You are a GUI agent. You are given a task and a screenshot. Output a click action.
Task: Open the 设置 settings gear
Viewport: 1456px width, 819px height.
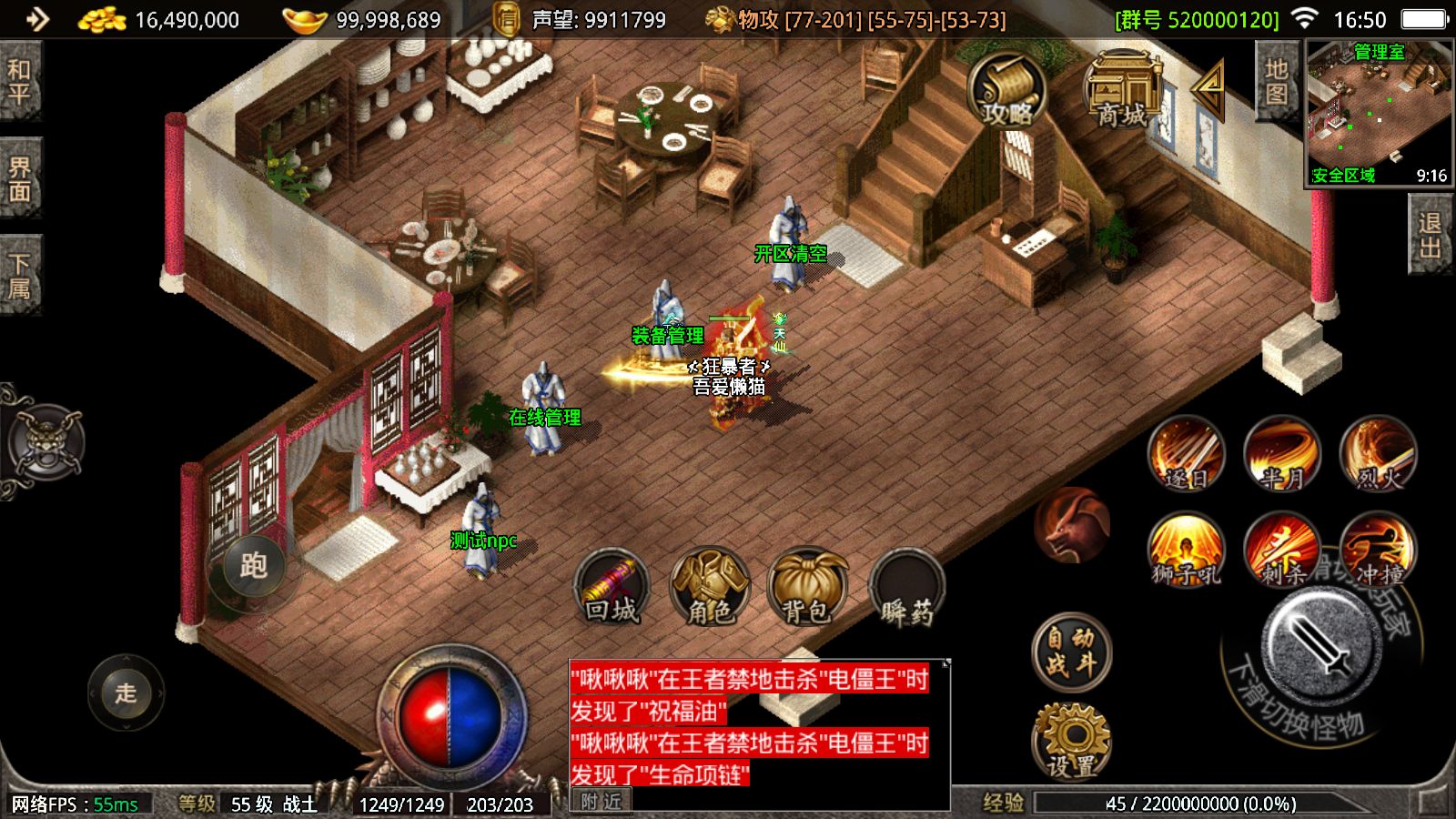pos(1072,739)
